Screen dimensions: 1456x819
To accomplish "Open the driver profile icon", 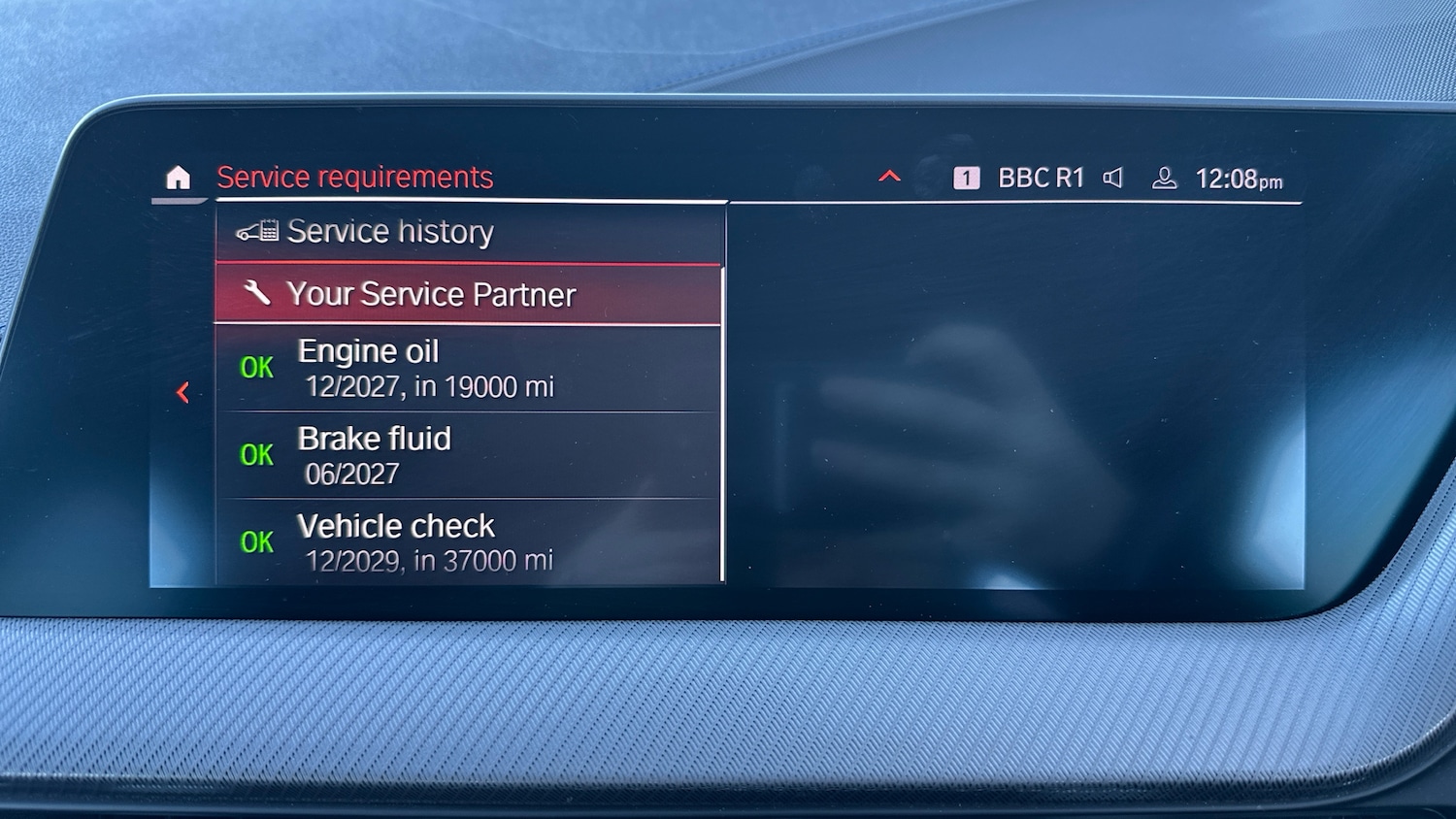I will pos(1164,179).
